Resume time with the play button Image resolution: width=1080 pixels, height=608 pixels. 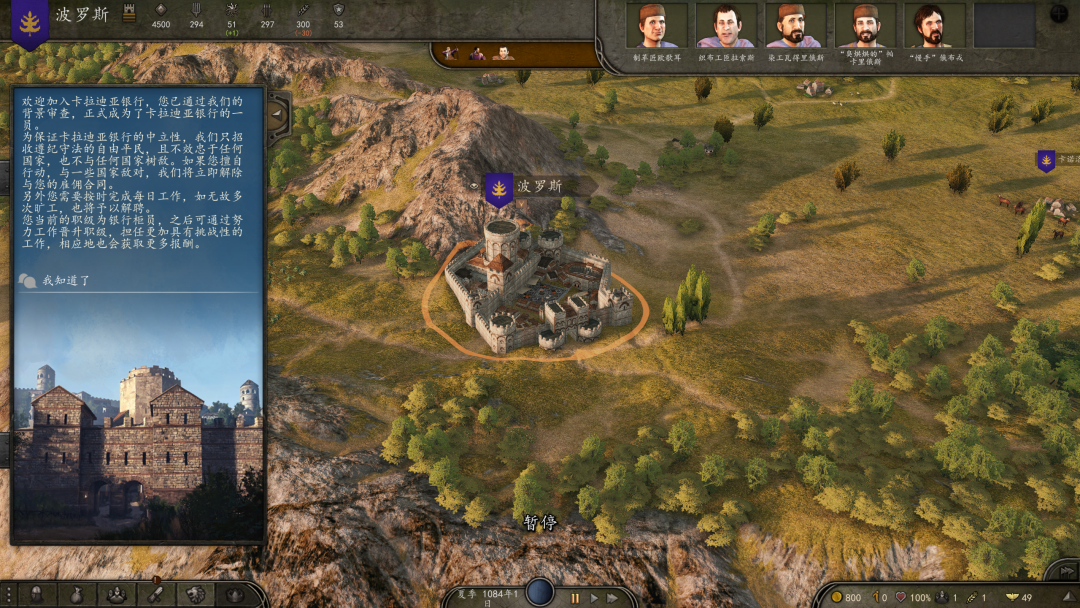click(x=595, y=598)
